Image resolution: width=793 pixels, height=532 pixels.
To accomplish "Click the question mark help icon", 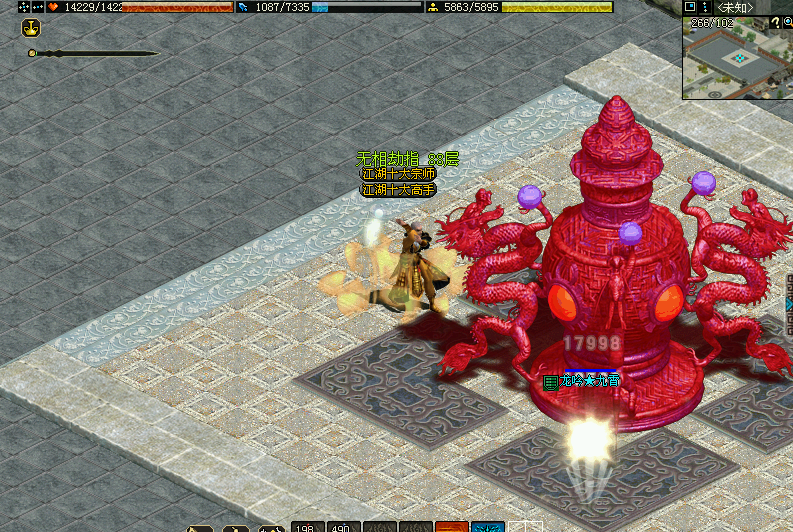I will (x=774, y=22).
